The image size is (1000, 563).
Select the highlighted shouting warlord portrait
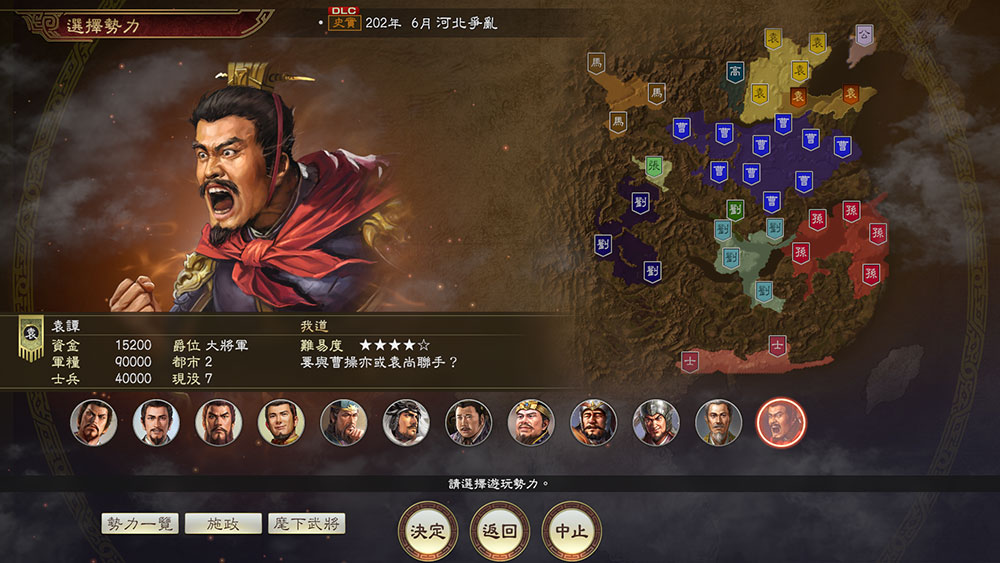coord(781,422)
